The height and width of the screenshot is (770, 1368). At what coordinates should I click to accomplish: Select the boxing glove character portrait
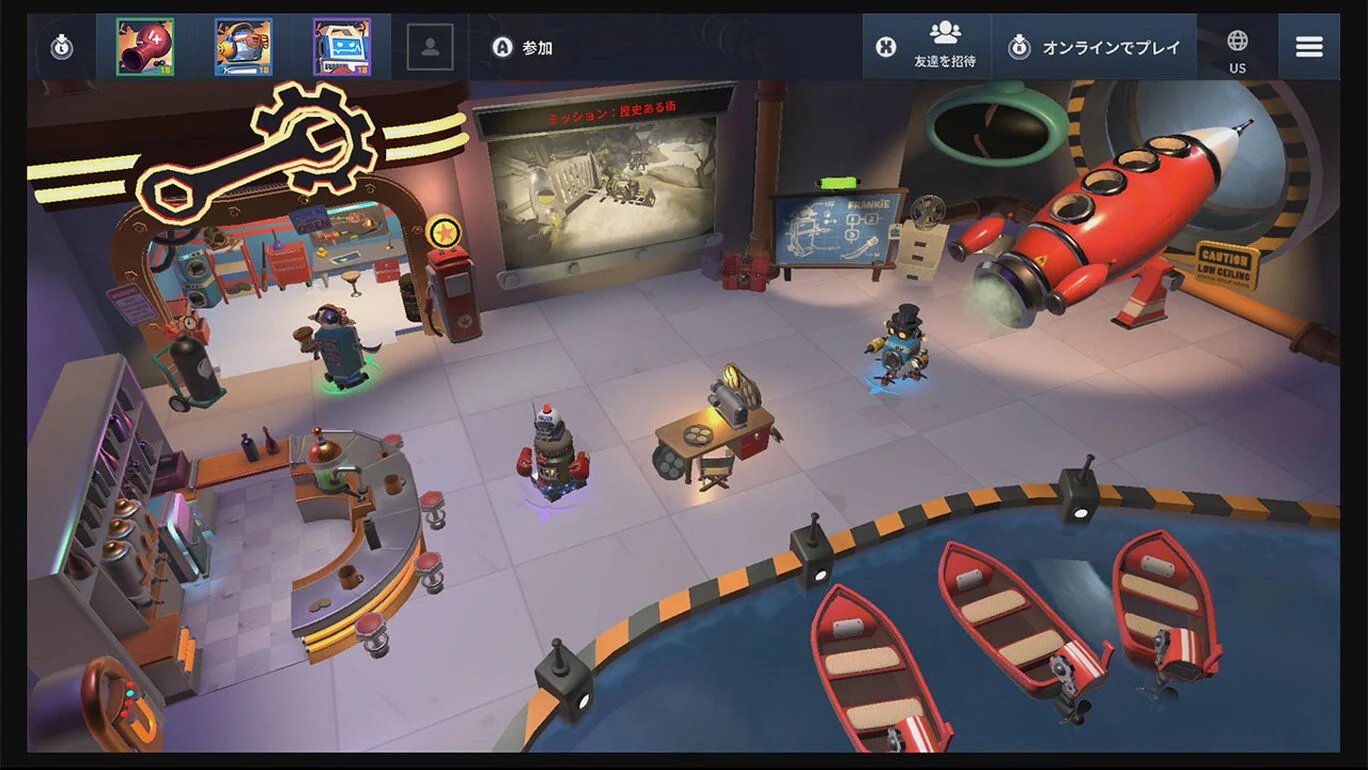coord(145,45)
